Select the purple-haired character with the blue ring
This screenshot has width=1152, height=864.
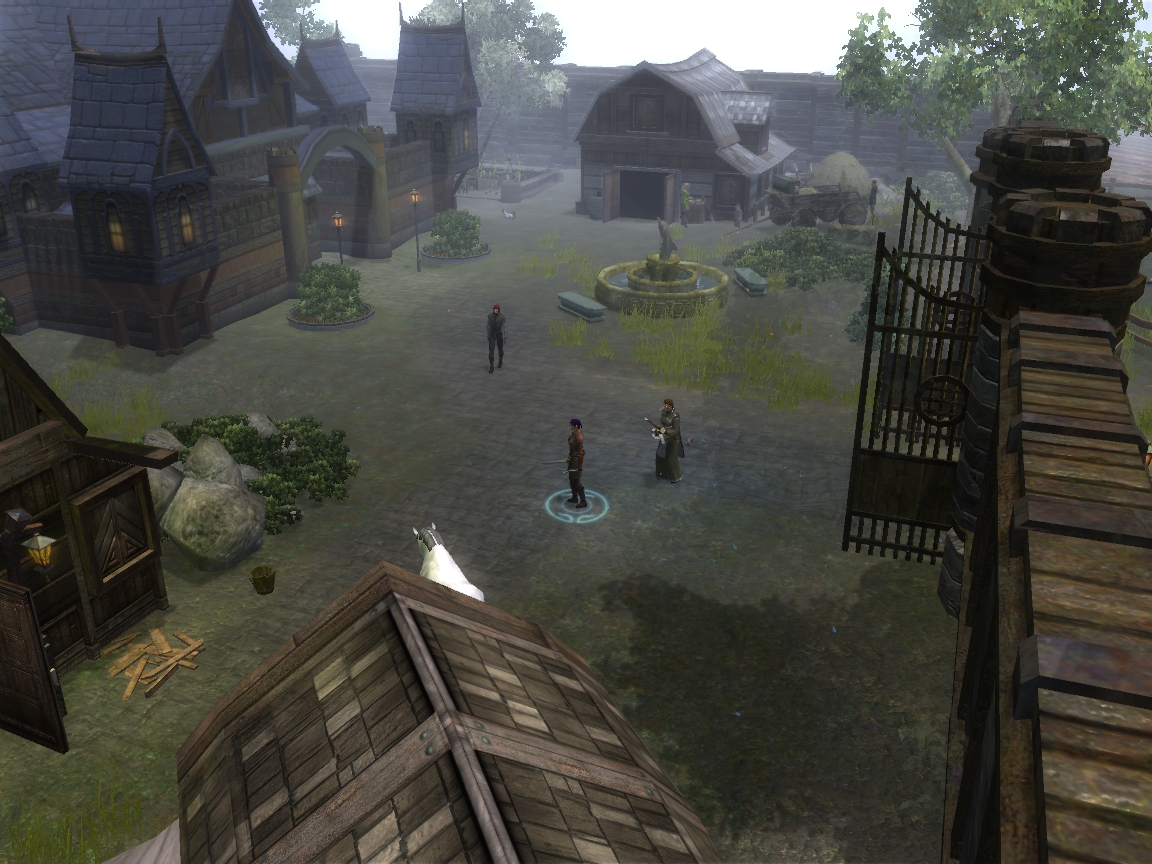(575, 463)
